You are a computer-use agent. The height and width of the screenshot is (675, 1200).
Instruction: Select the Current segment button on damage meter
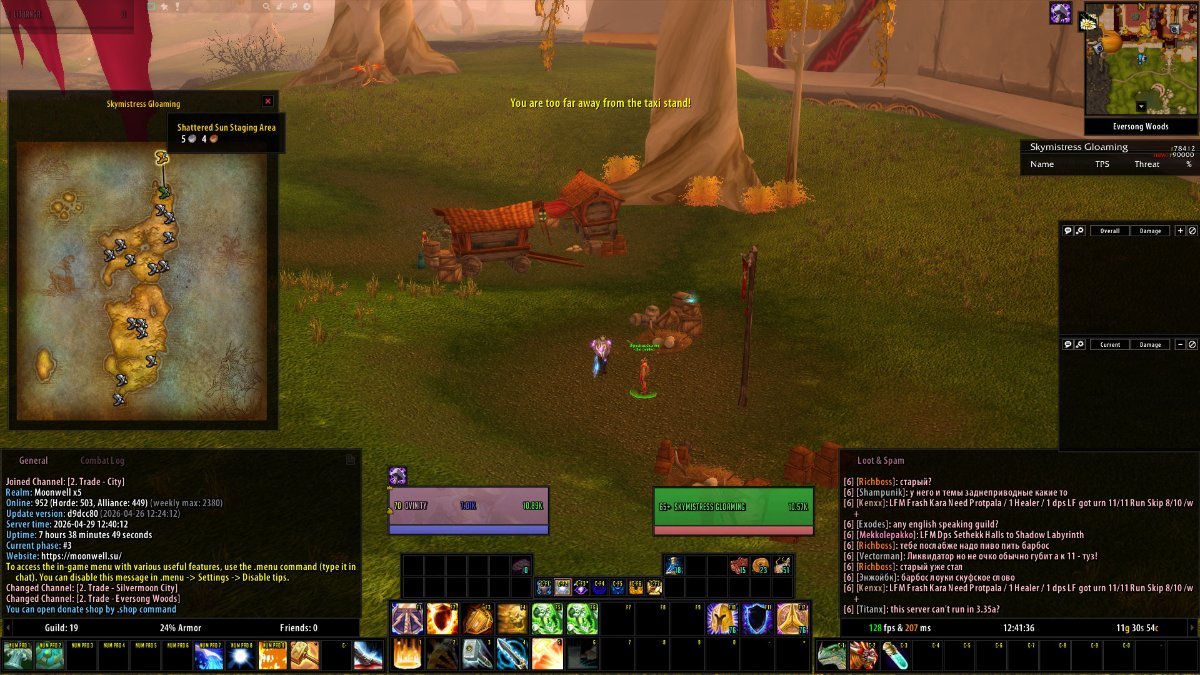click(x=1109, y=345)
